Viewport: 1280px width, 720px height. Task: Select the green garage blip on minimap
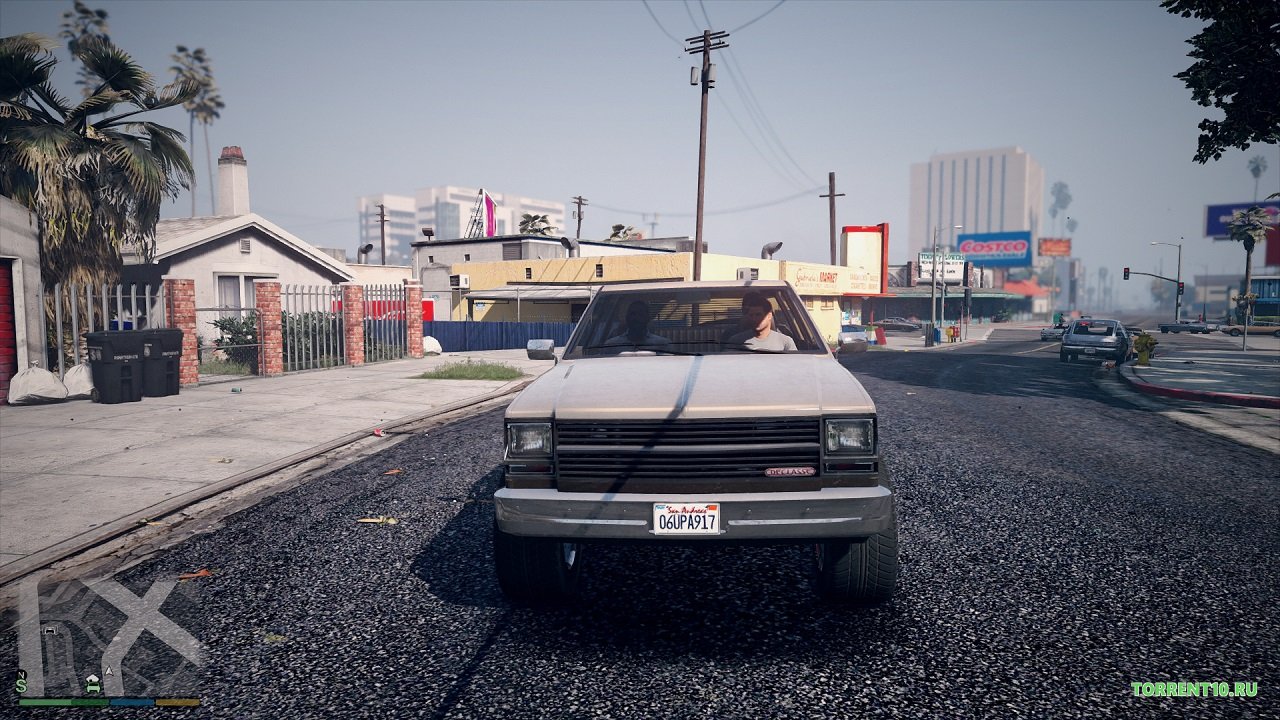[93, 684]
